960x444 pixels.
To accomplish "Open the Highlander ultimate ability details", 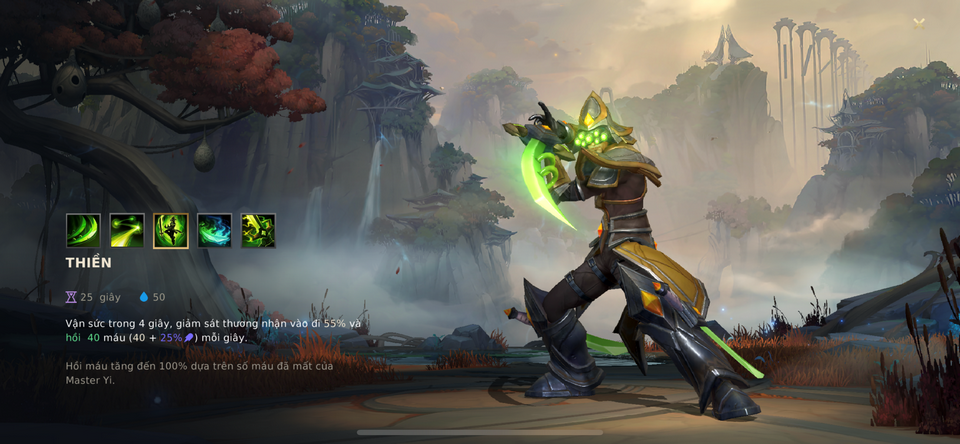I will pyautogui.click(x=258, y=230).
